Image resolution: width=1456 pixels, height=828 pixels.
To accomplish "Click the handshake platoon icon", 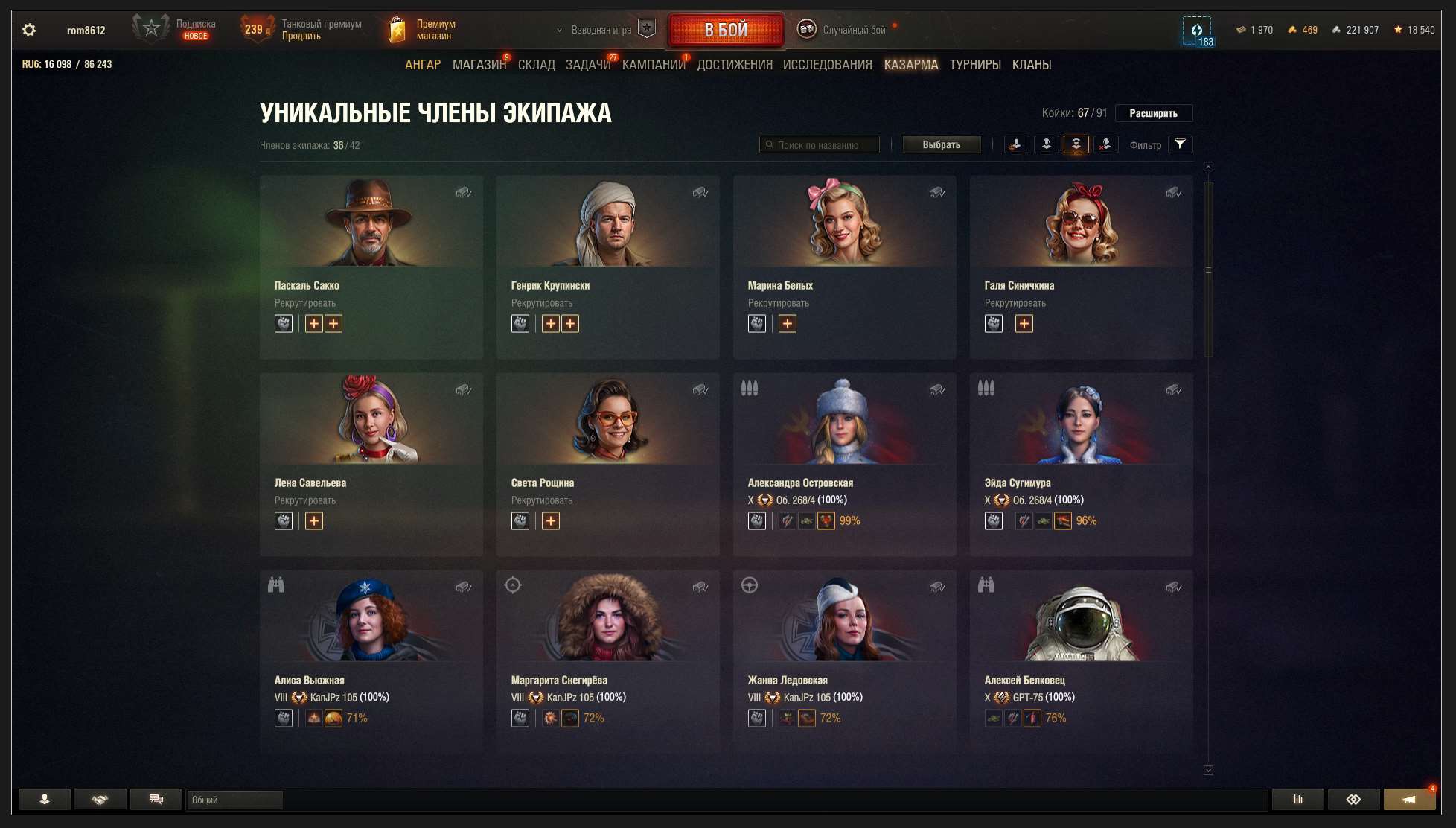I will (x=100, y=799).
